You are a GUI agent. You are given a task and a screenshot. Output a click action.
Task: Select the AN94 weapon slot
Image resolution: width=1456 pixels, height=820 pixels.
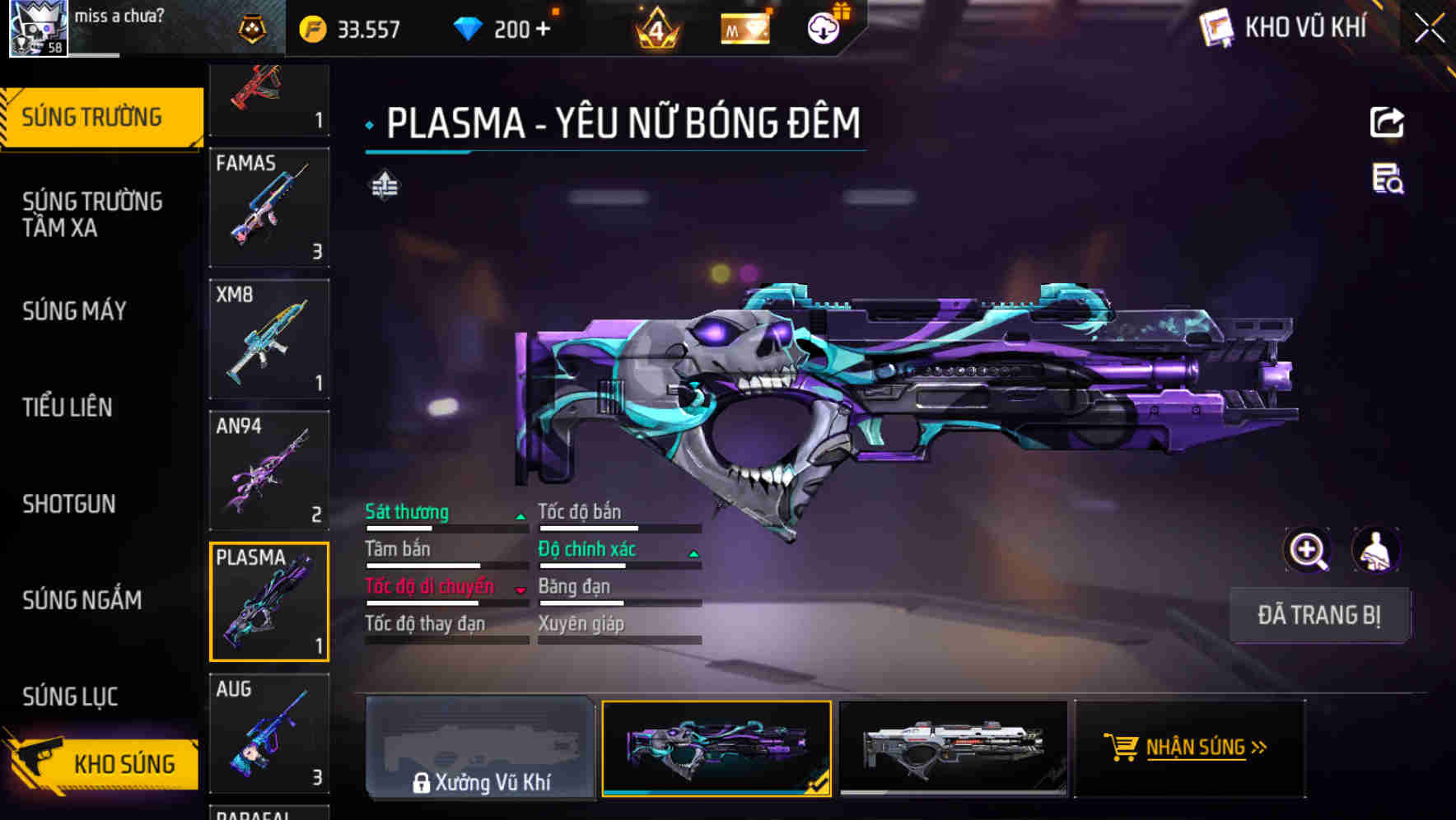point(269,470)
